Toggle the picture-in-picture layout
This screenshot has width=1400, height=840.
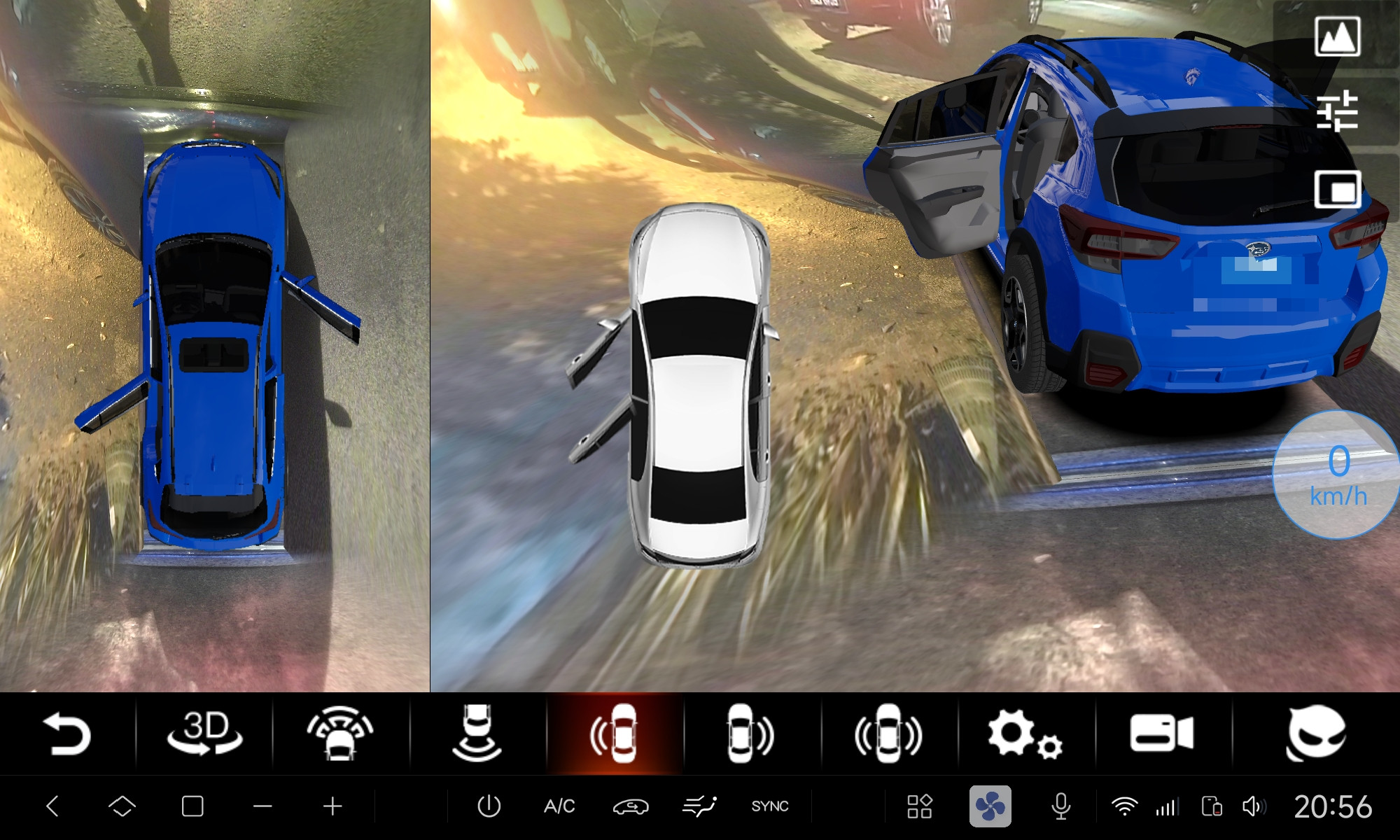pyautogui.click(x=1338, y=189)
